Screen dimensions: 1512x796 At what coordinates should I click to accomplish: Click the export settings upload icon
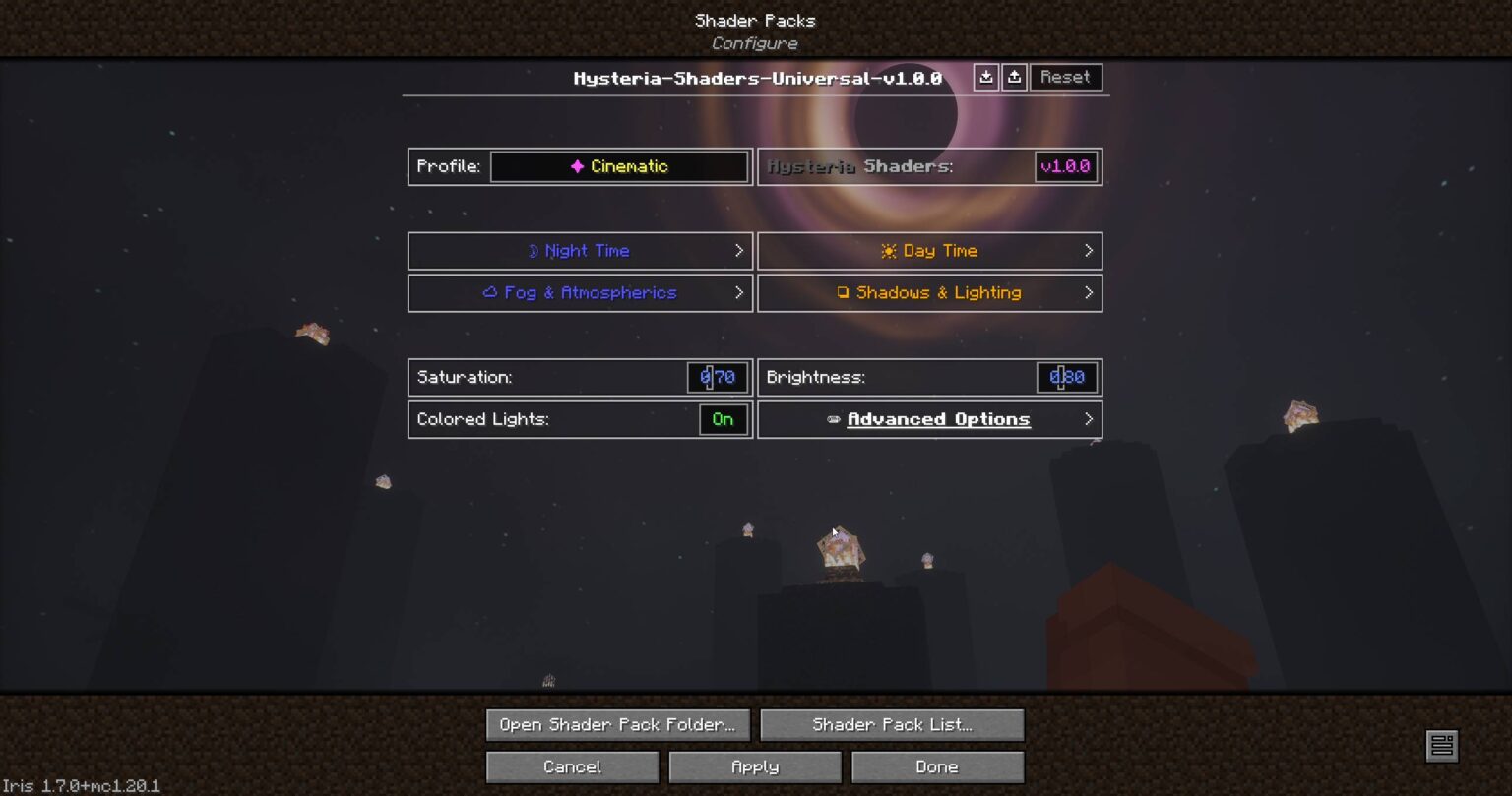coord(1015,77)
